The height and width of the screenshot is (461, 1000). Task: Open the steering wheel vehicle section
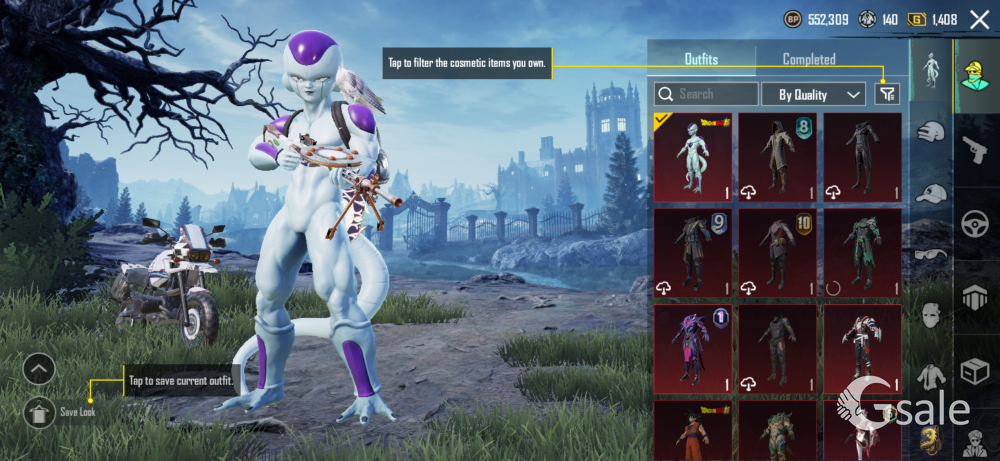(975, 224)
